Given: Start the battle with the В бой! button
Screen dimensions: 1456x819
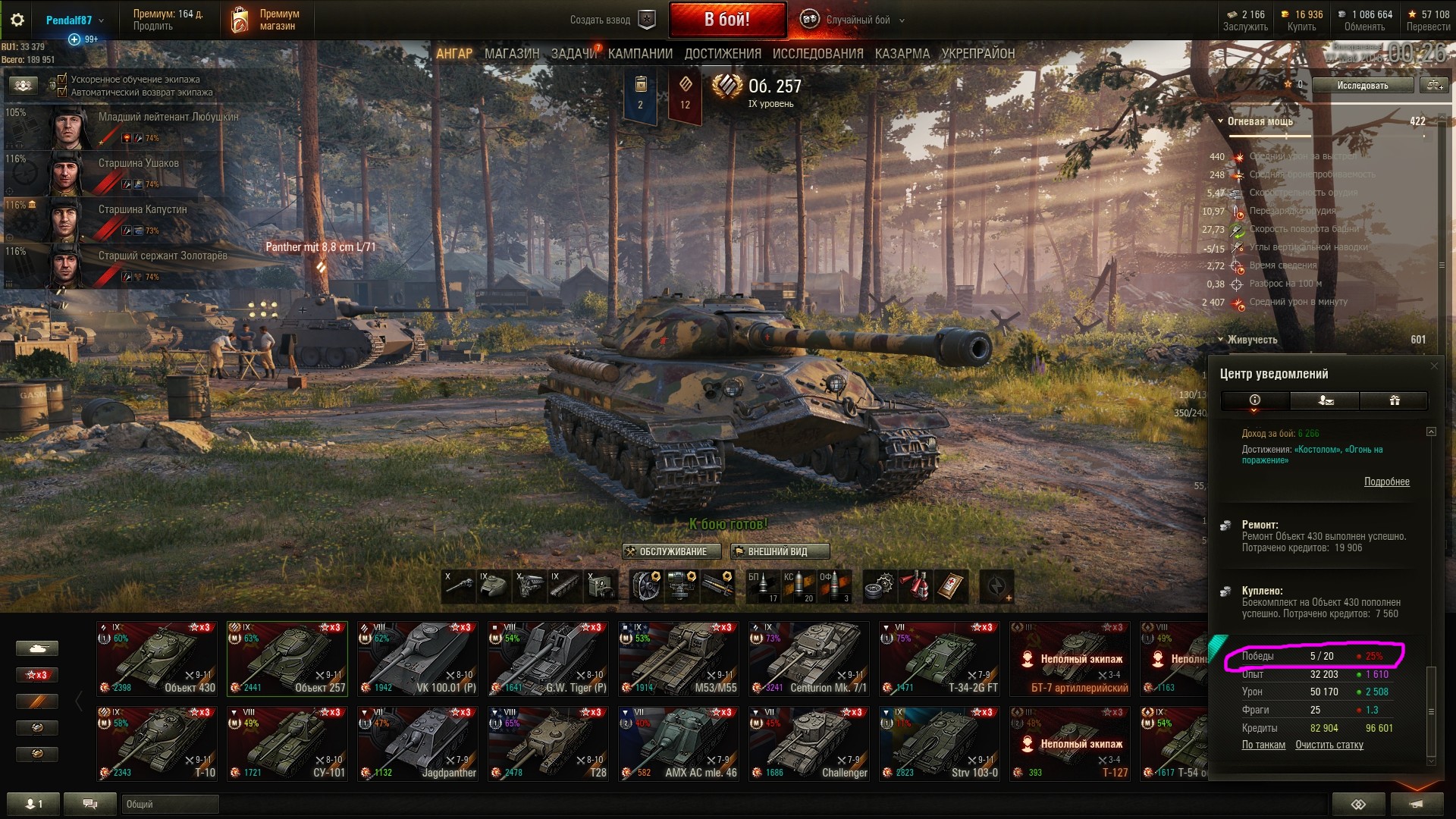Looking at the screenshot, I should (726, 20).
